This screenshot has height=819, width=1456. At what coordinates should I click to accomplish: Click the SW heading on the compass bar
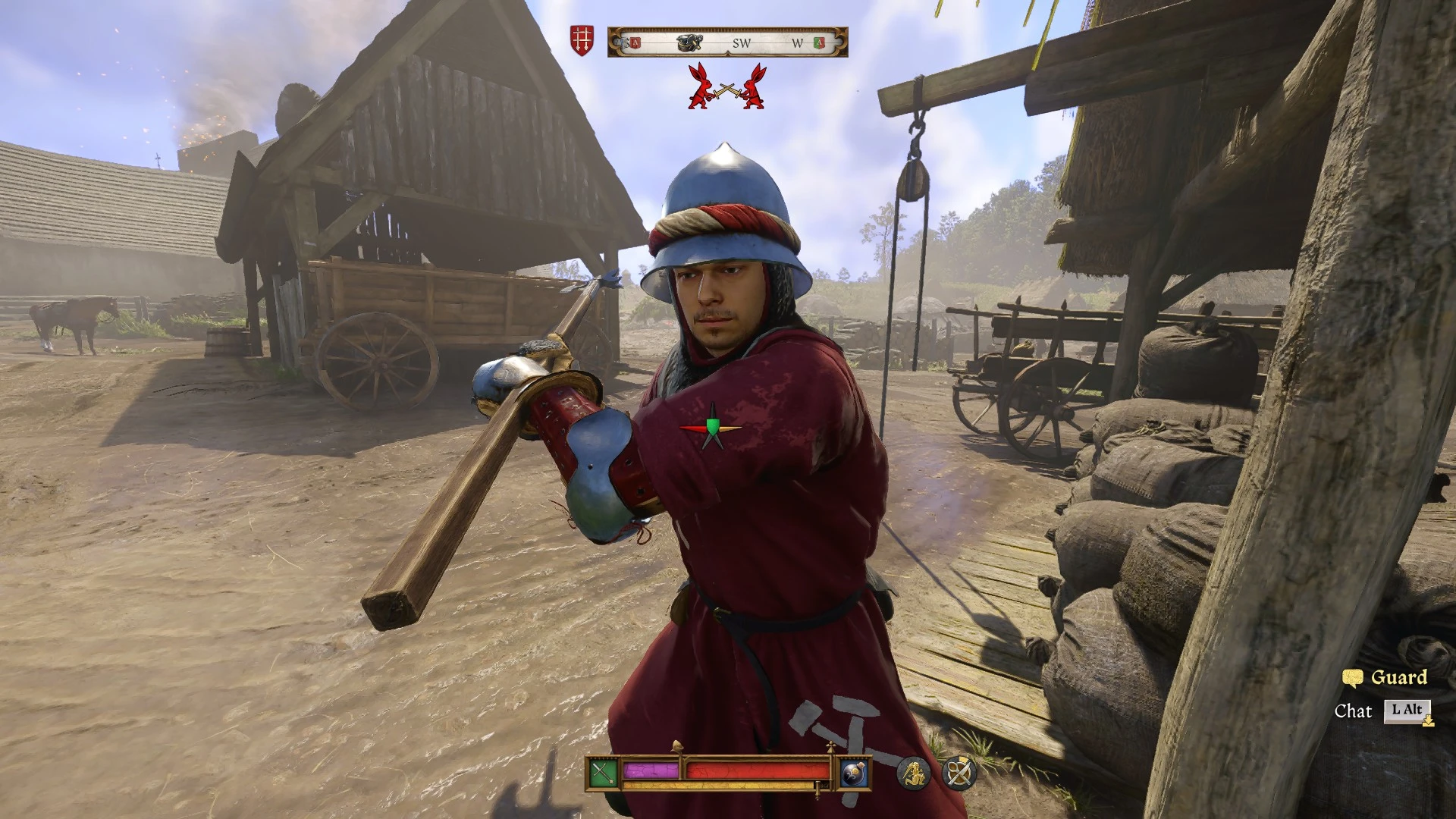742,42
